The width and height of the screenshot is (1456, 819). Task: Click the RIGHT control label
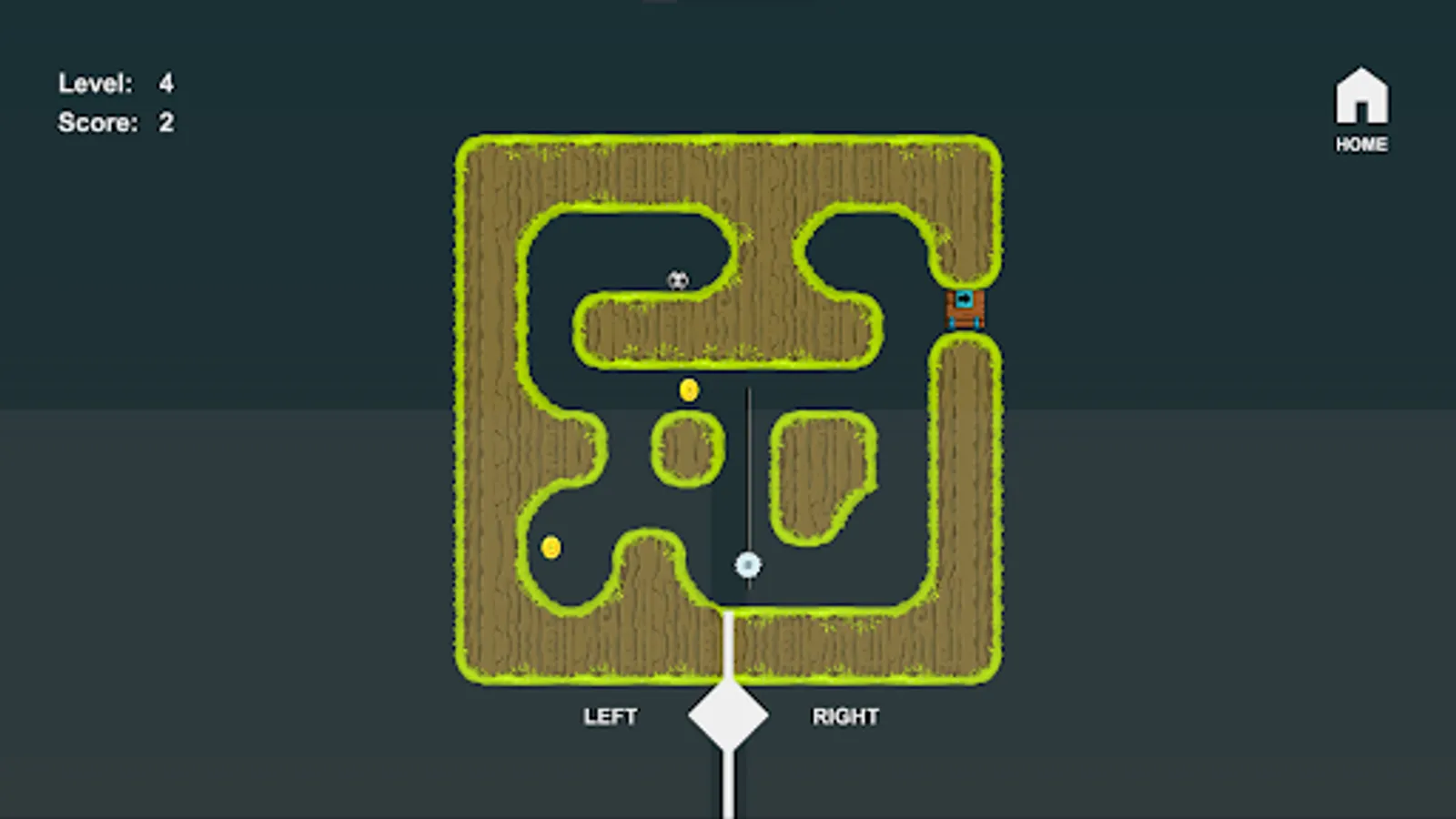844,716
